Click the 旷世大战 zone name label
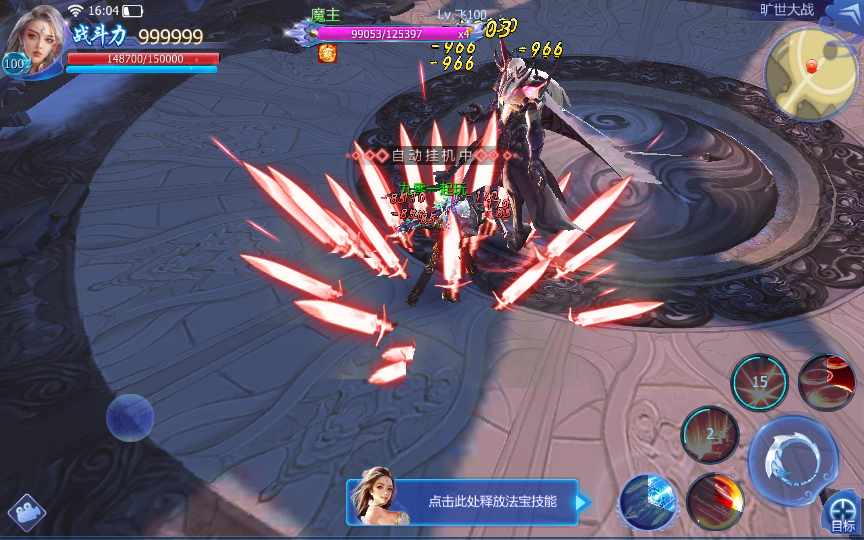 pyautogui.click(x=787, y=10)
